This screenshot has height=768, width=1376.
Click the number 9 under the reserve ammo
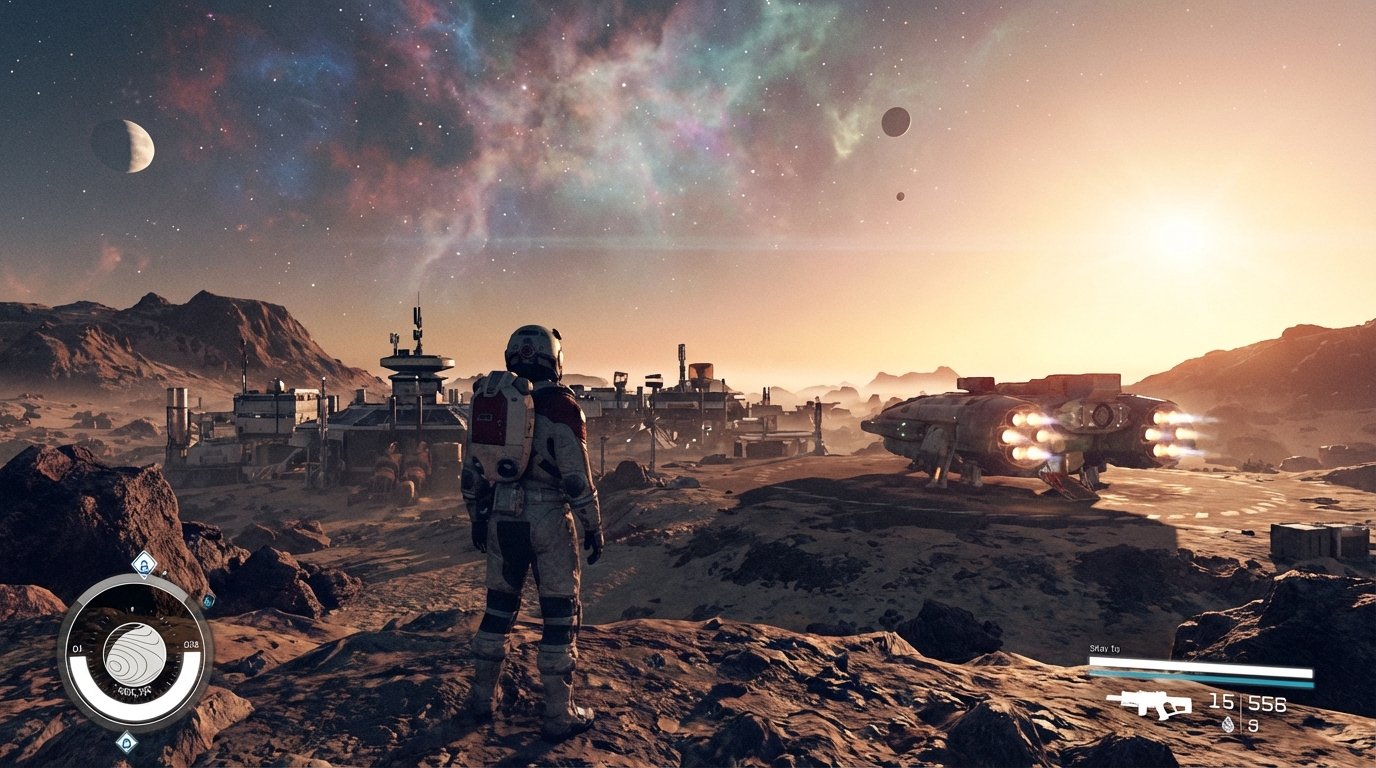tap(1253, 724)
